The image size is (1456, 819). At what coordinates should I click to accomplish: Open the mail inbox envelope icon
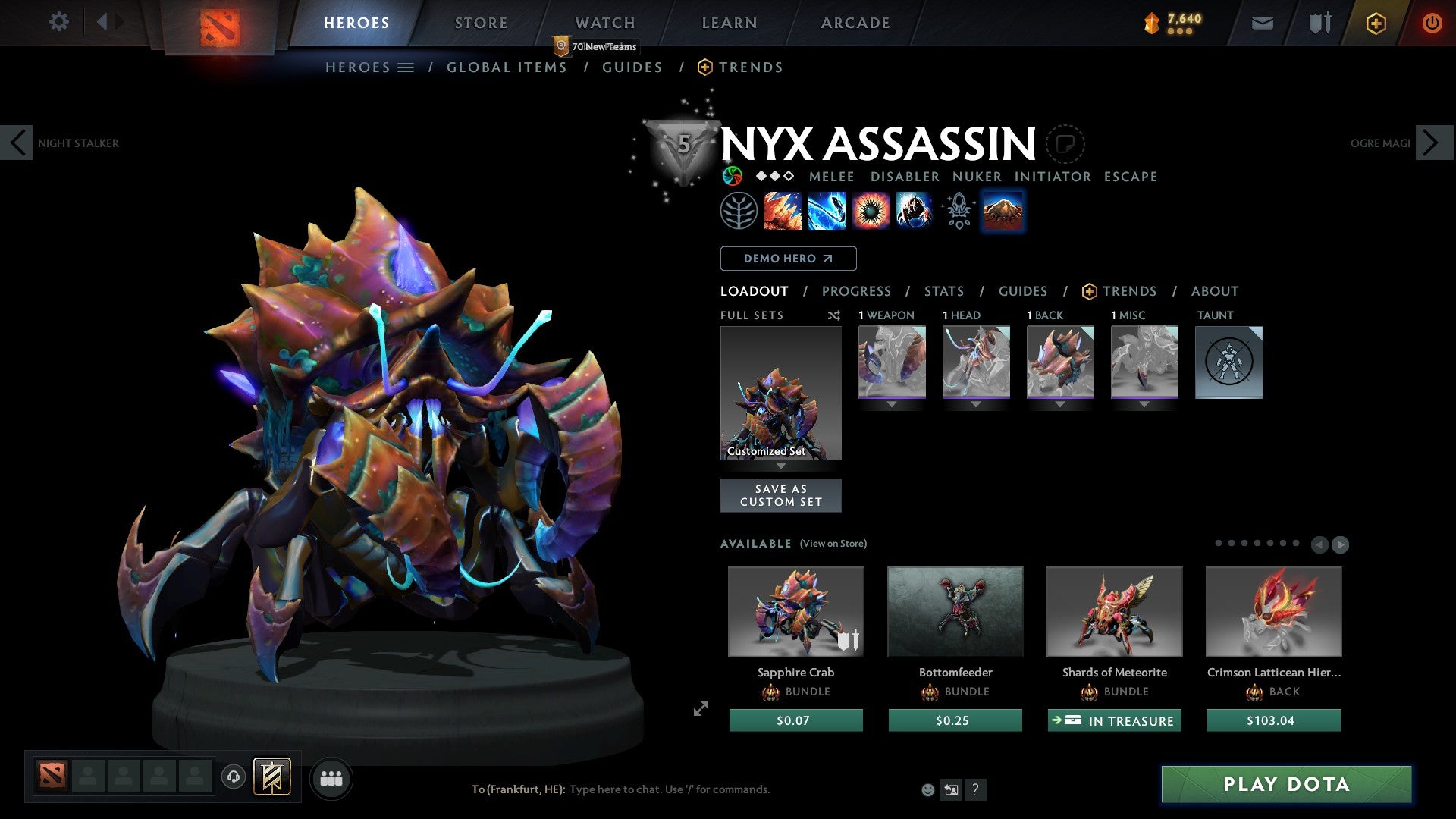[1263, 23]
